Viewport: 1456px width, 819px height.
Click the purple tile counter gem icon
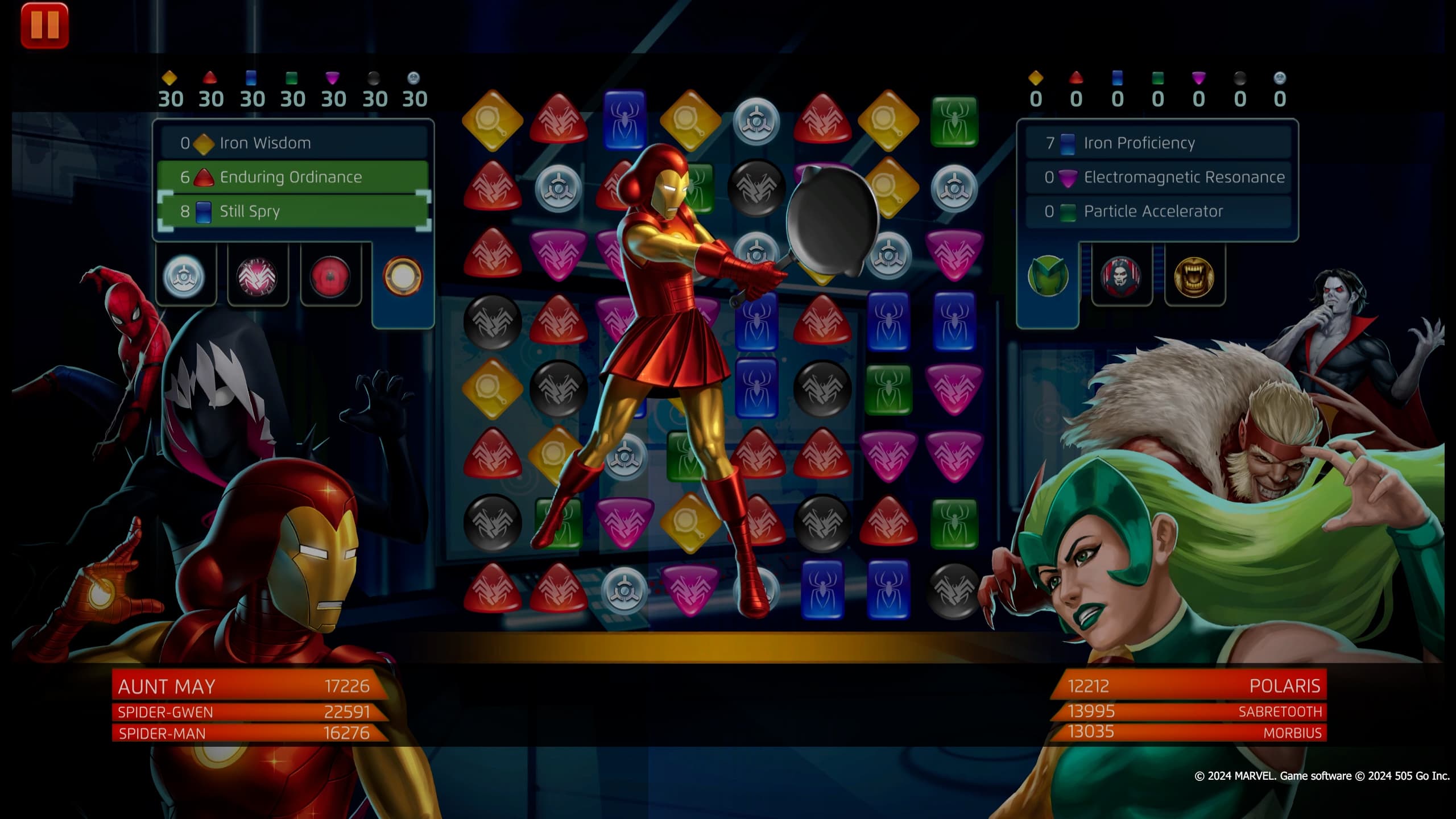click(331, 78)
